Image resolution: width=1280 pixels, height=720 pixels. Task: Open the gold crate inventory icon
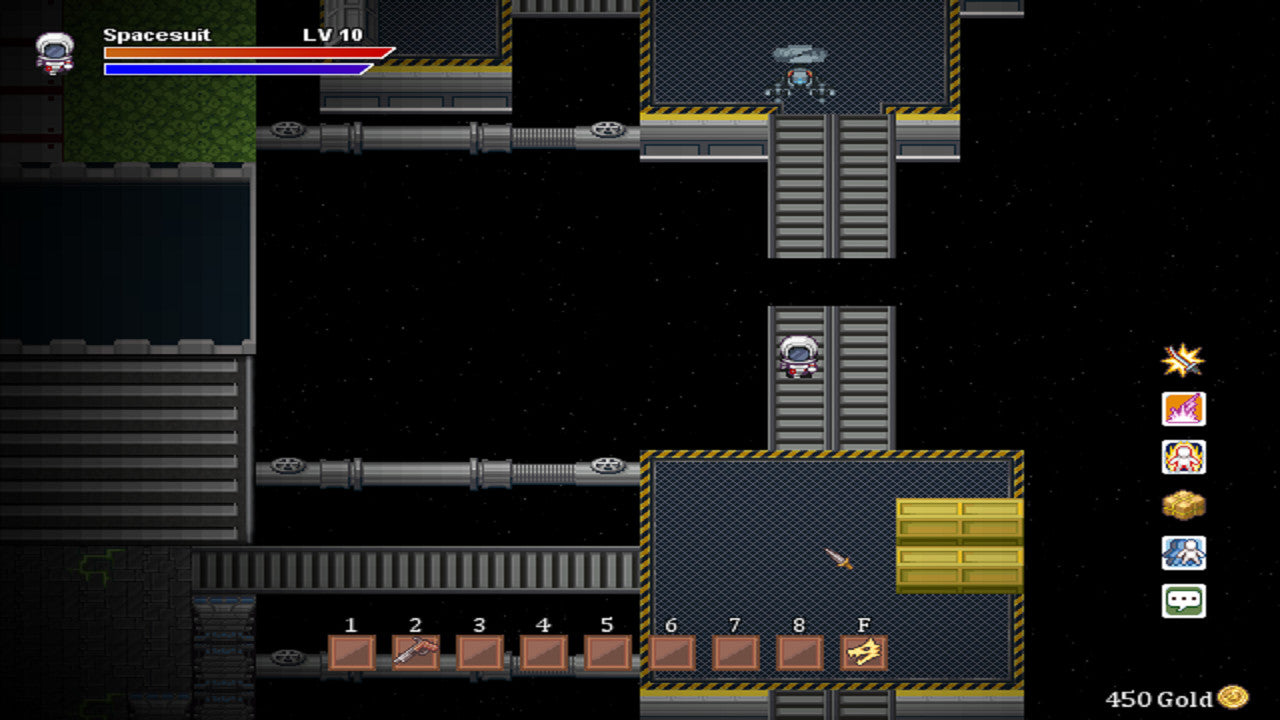point(1183,505)
